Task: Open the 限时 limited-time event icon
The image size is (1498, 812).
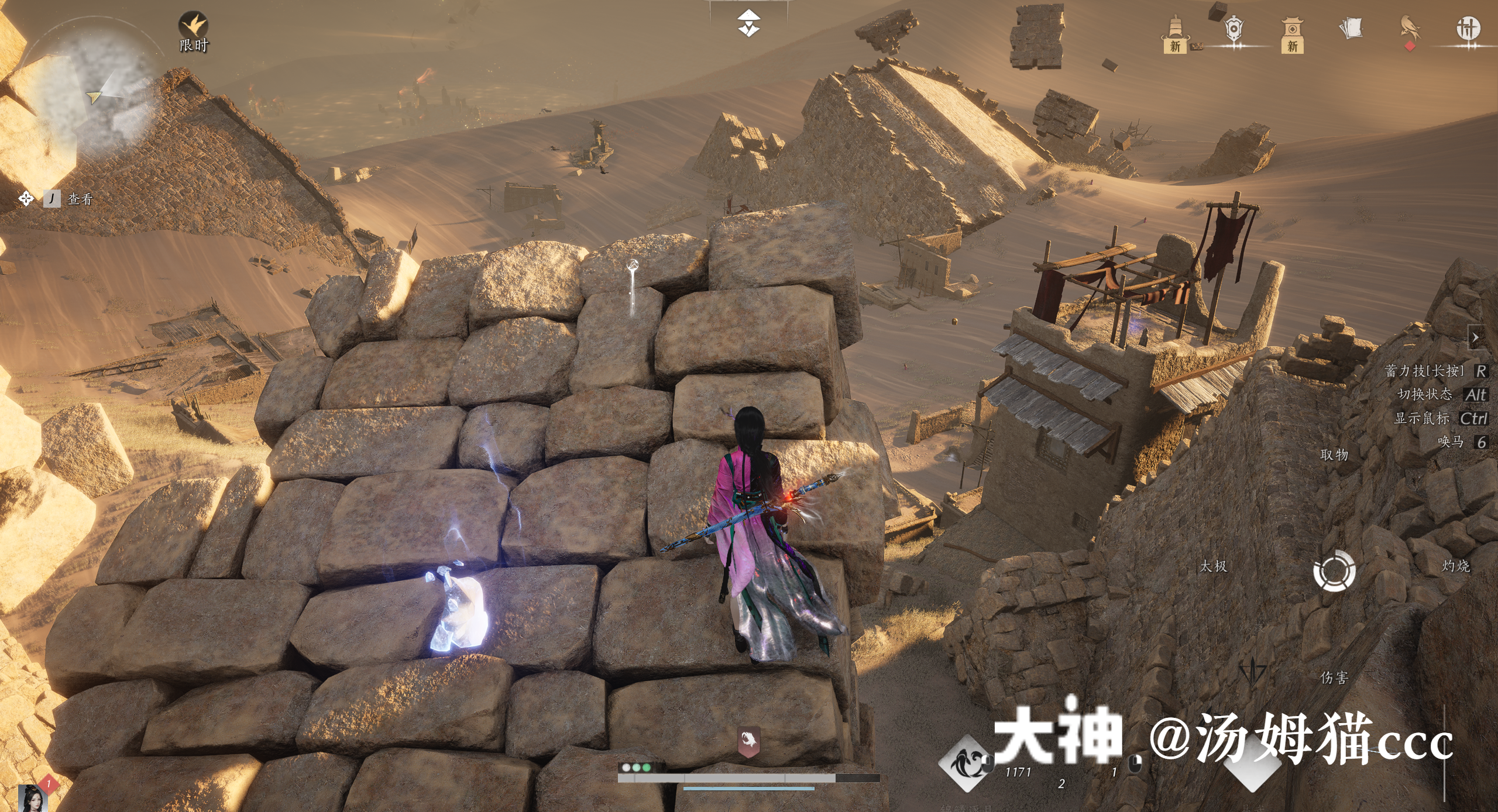Action: pos(193,32)
